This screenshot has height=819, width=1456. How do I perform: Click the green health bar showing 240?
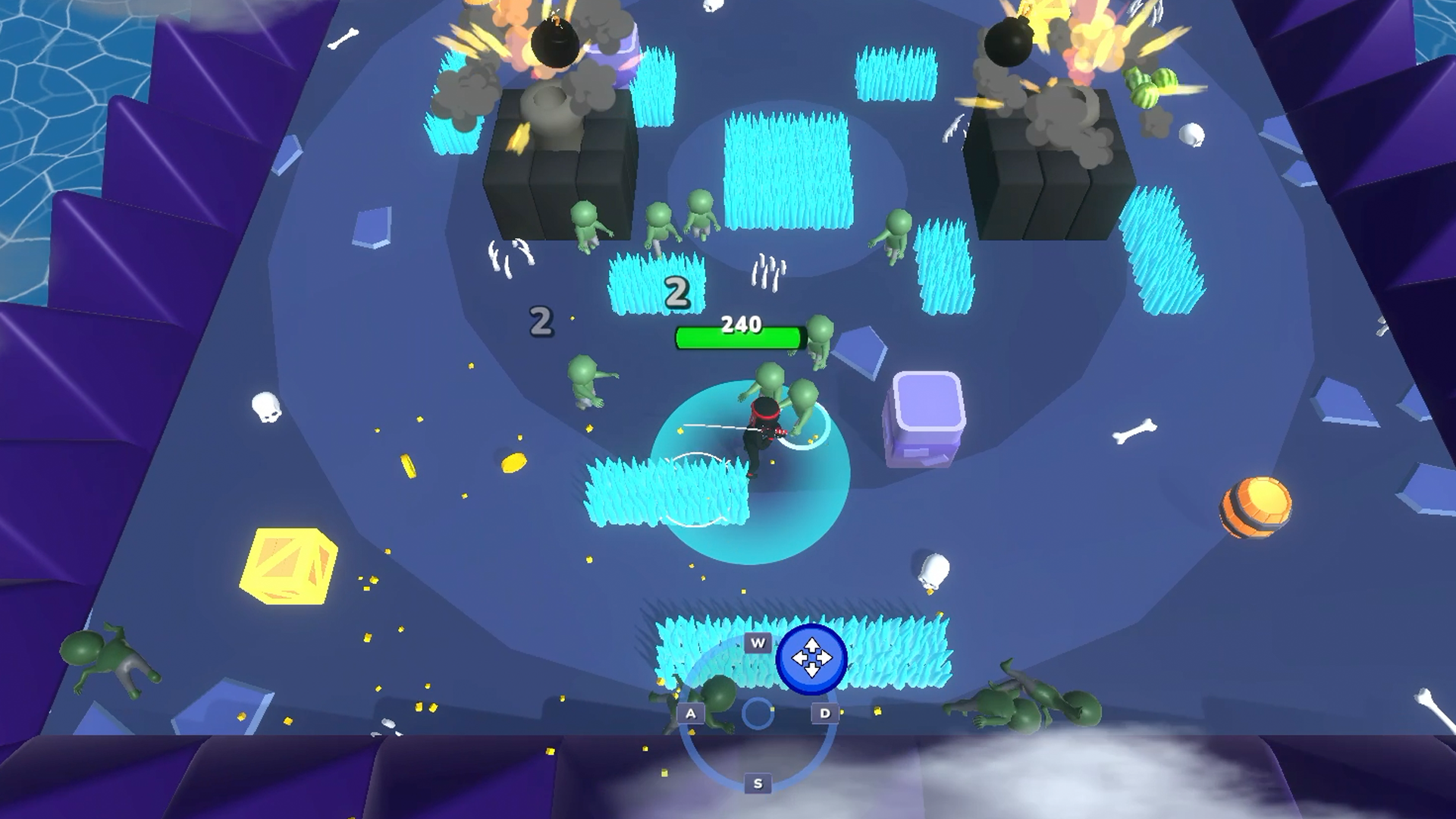[x=737, y=338]
